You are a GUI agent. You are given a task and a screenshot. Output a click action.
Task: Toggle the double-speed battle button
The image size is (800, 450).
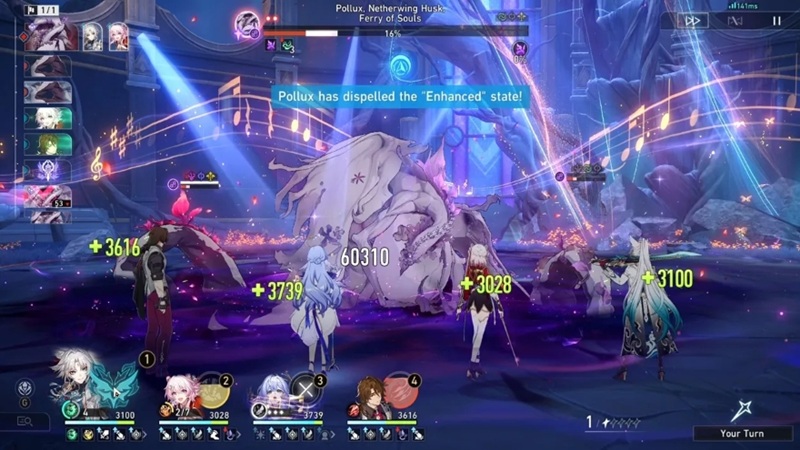pyautogui.click(x=690, y=19)
